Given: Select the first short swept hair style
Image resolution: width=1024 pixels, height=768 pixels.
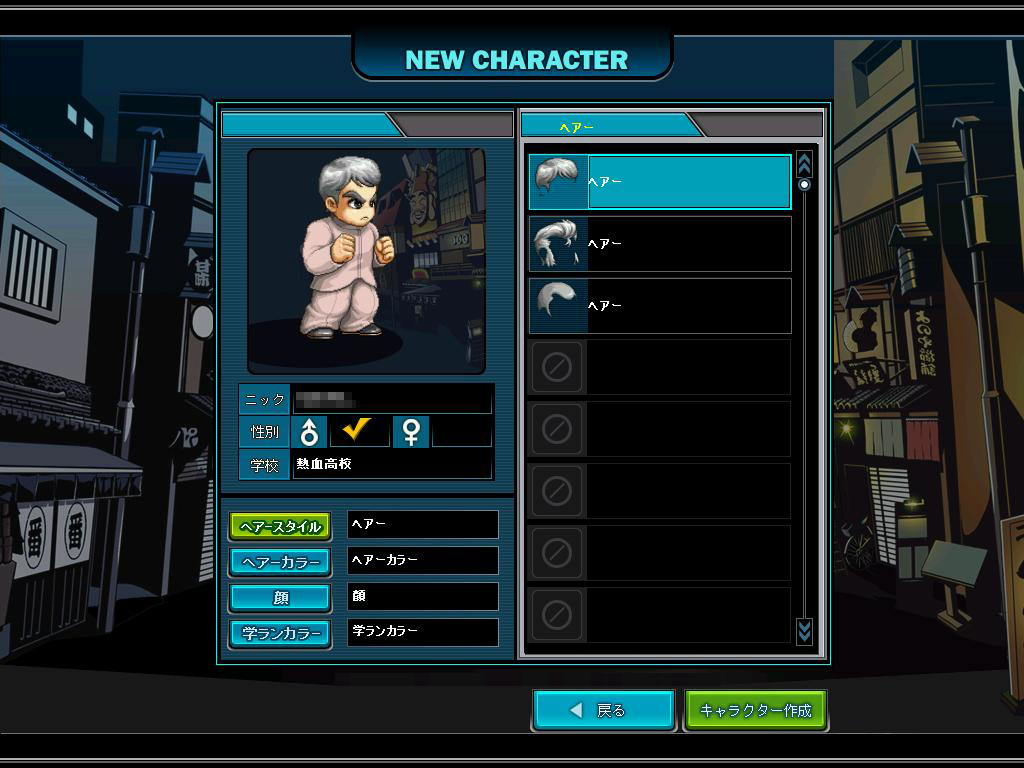Looking at the screenshot, I should click(x=659, y=182).
